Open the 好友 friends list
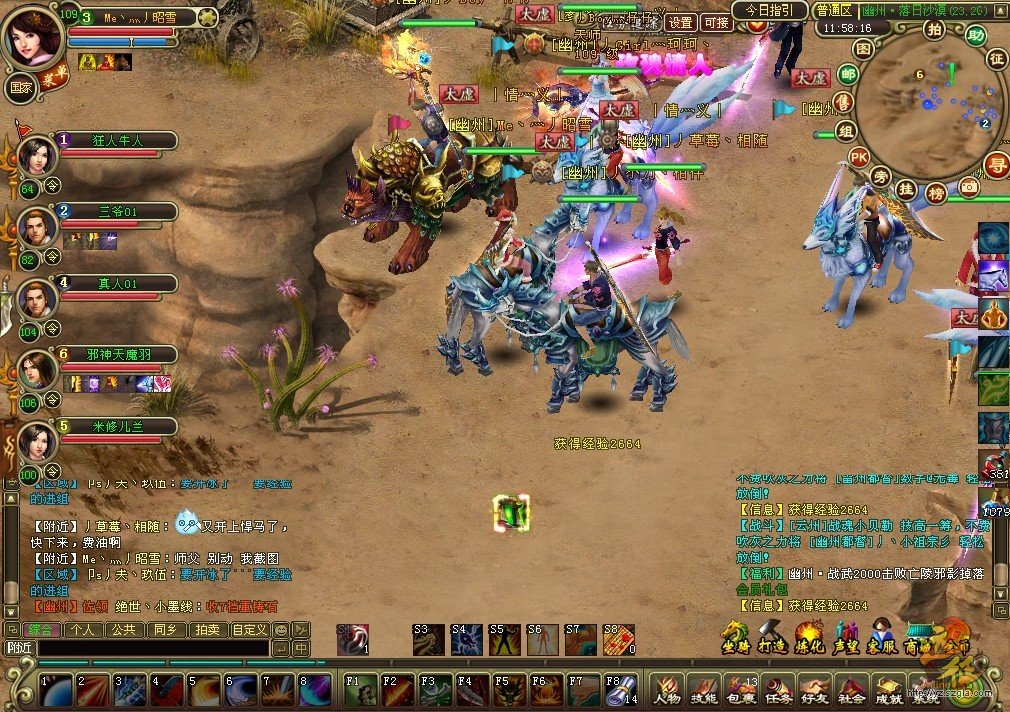 [x=814, y=691]
